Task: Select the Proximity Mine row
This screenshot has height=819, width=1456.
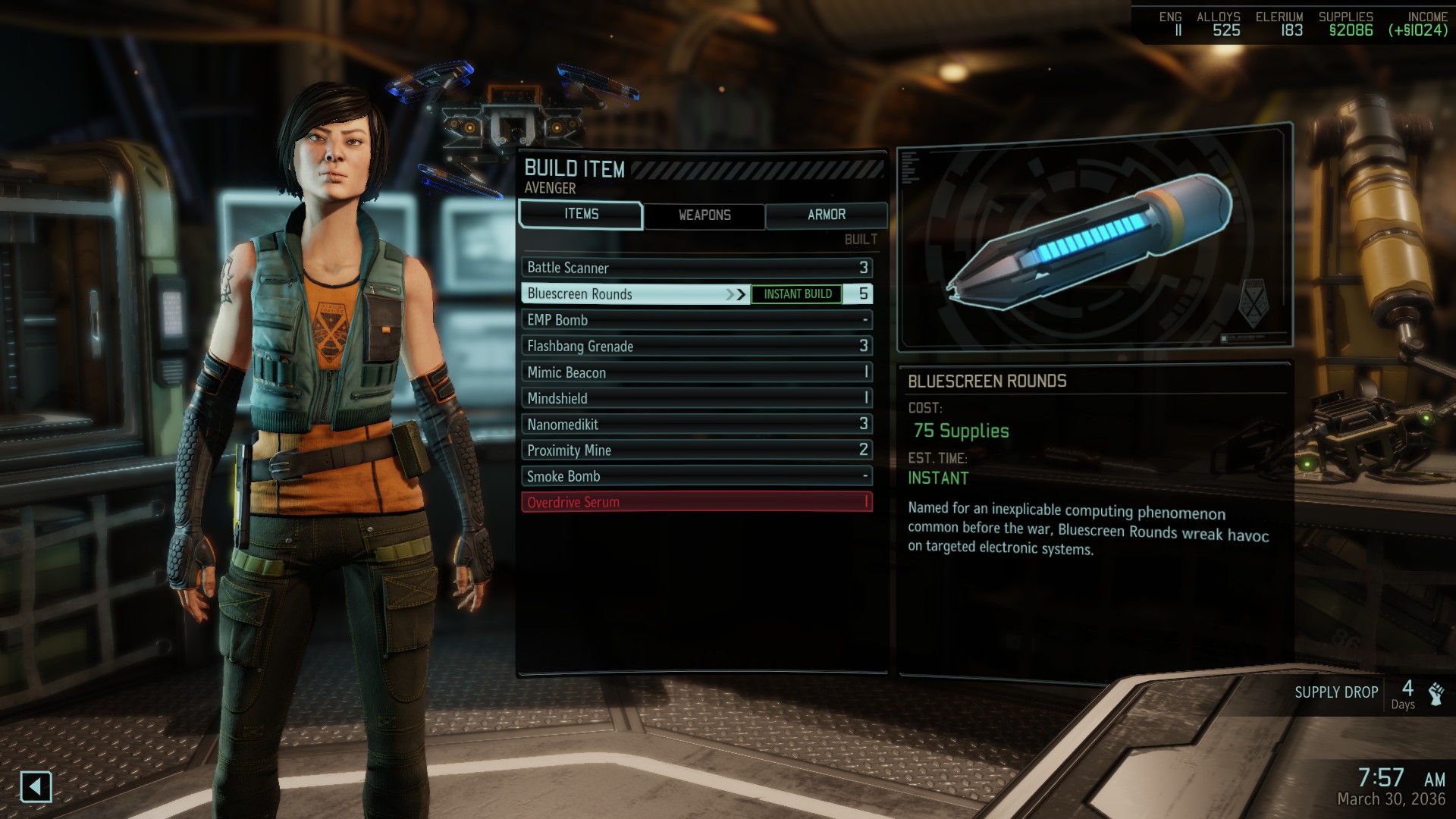Action: click(696, 450)
